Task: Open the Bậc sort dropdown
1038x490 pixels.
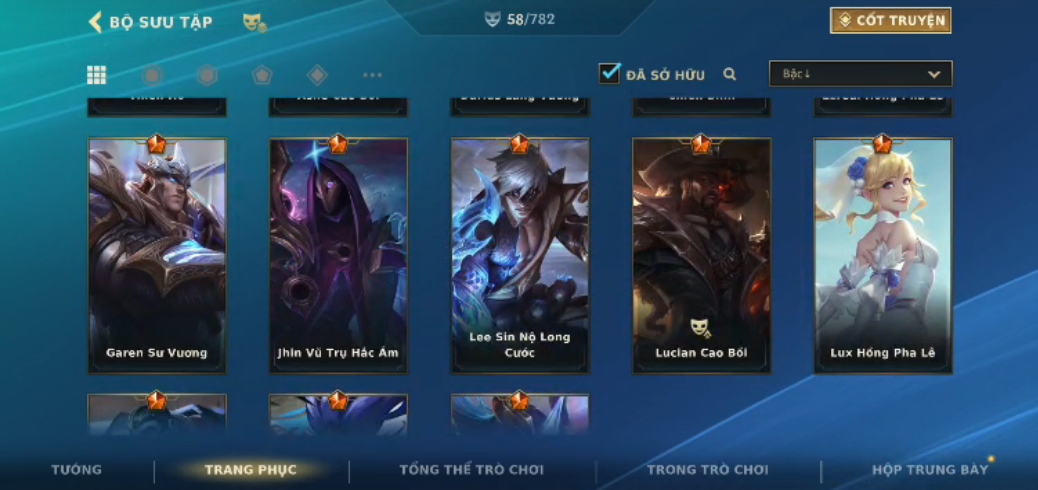Action: tap(860, 74)
